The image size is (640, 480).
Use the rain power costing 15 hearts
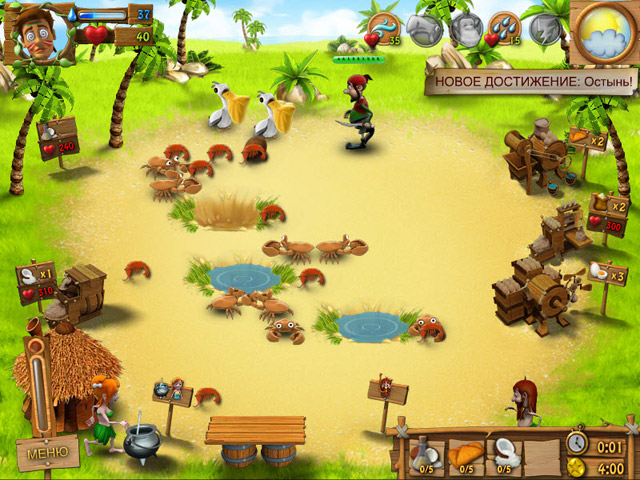click(x=505, y=27)
